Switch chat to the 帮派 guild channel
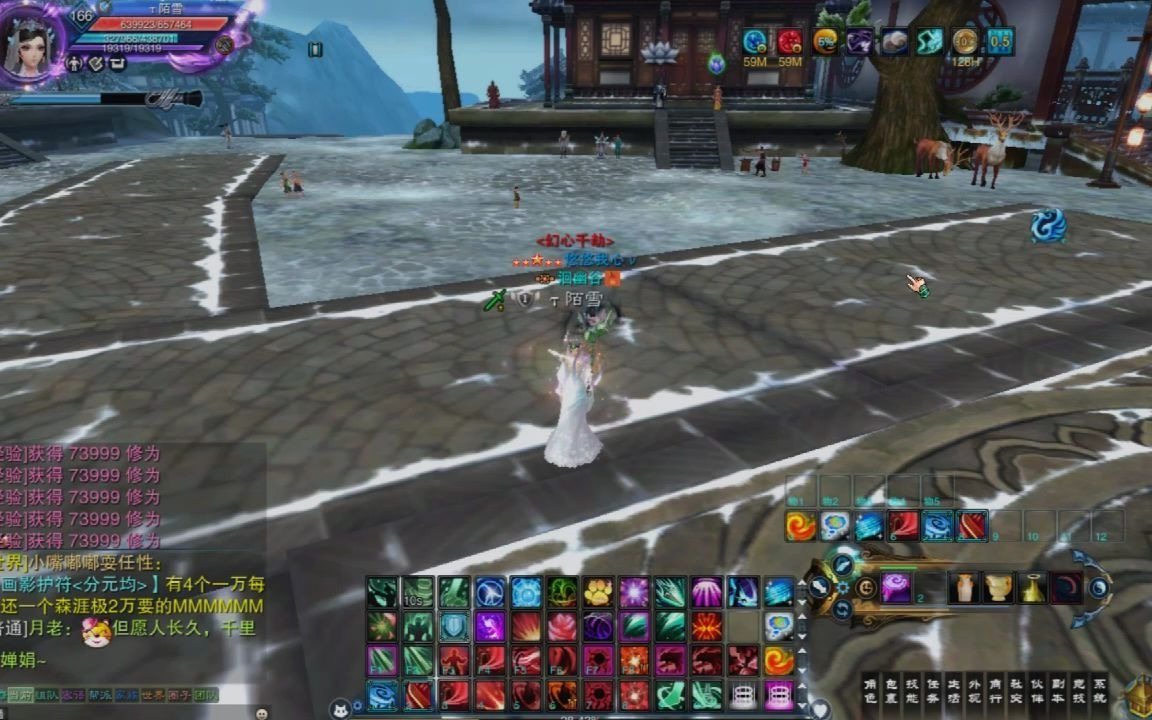The image size is (1152, 720). (100, 694)
